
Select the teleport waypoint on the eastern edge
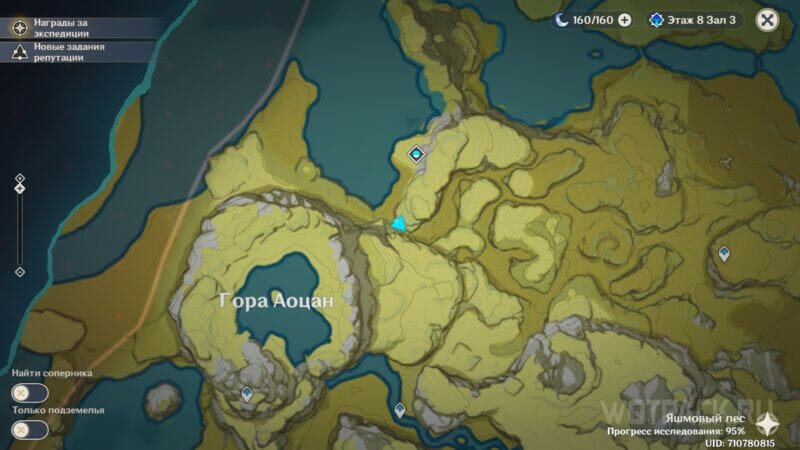click(724, 254)
